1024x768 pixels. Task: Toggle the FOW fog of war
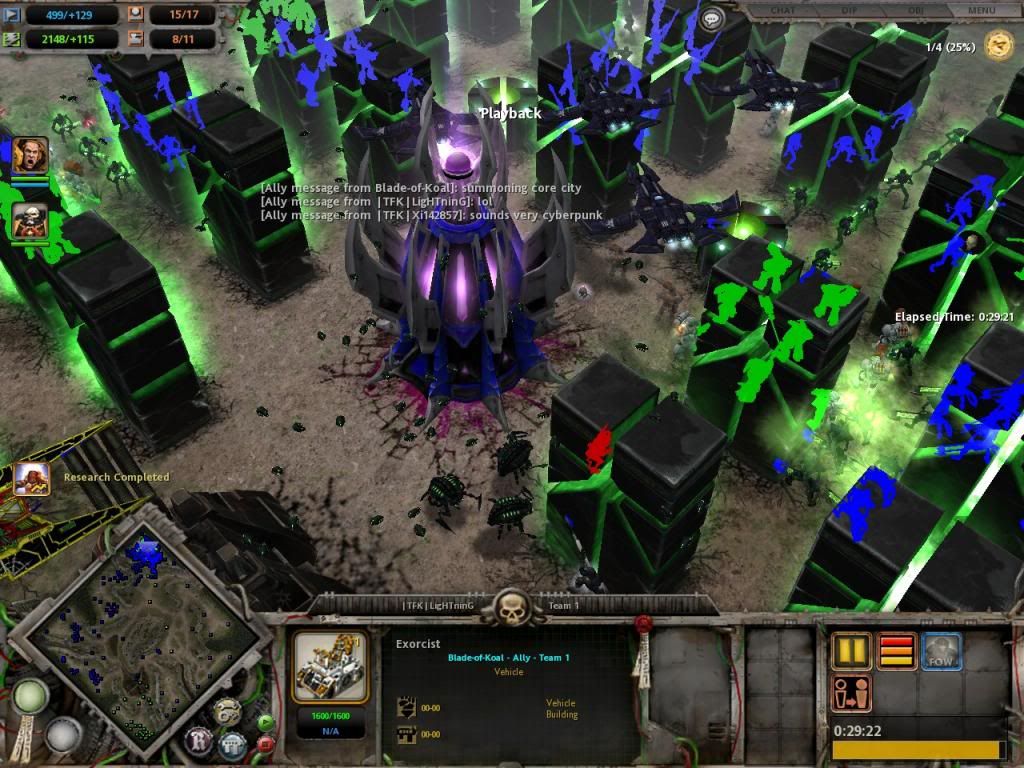941,652
